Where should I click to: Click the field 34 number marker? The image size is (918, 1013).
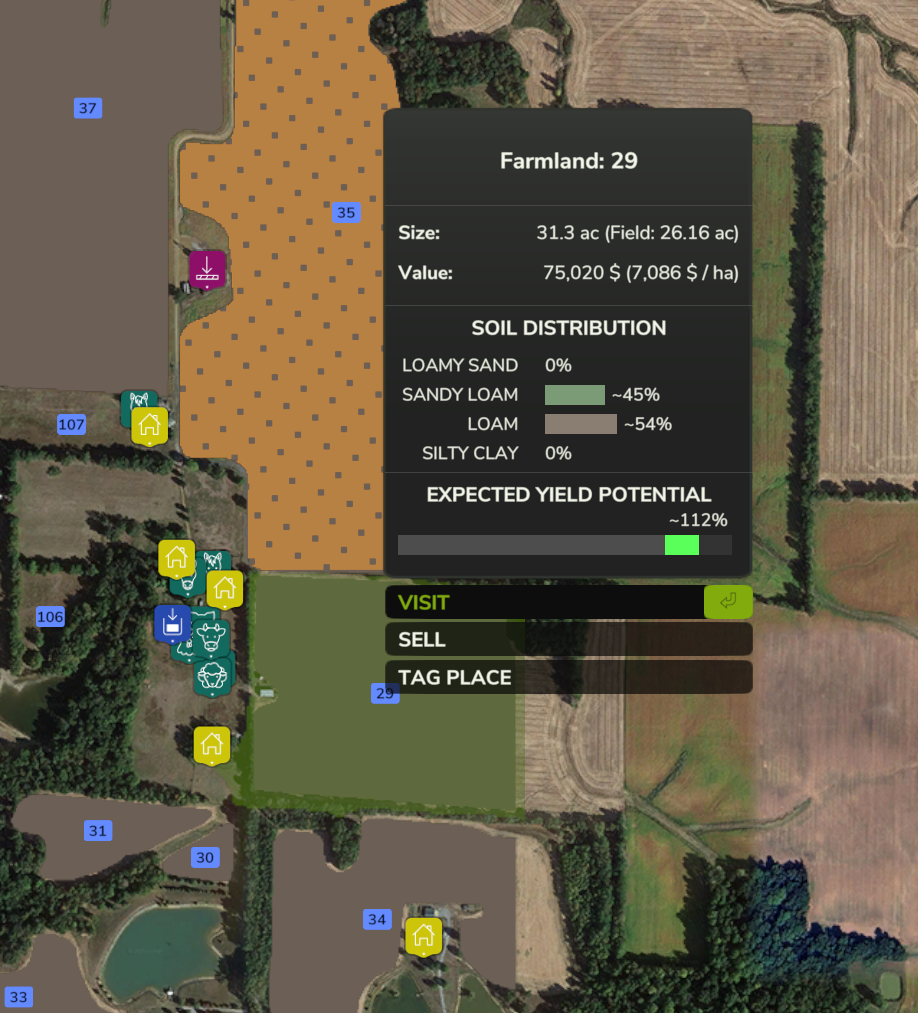377,920
